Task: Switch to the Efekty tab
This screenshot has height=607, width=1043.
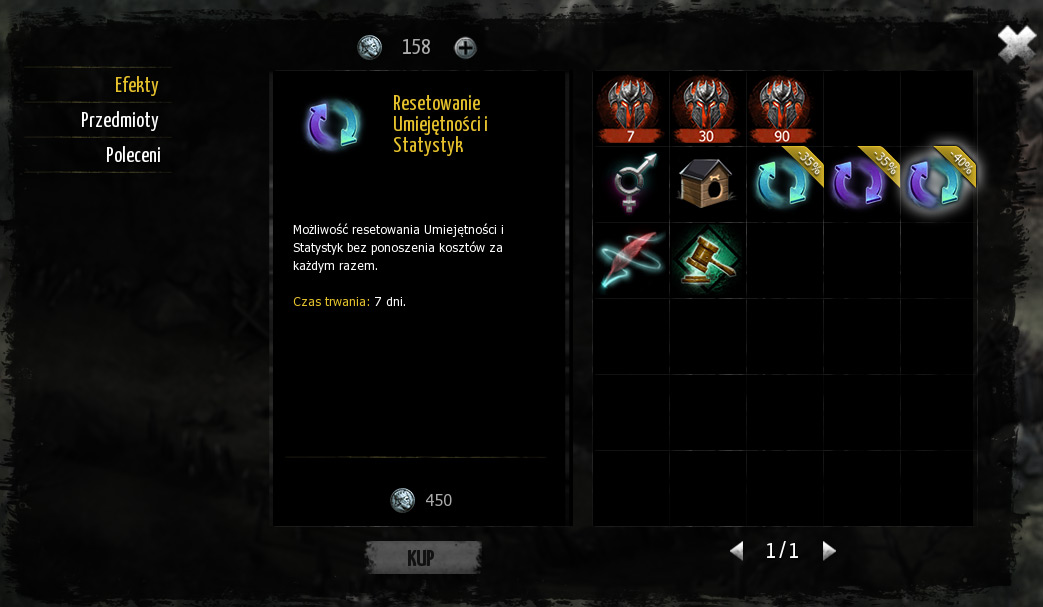Action: [x=136, y=85]
